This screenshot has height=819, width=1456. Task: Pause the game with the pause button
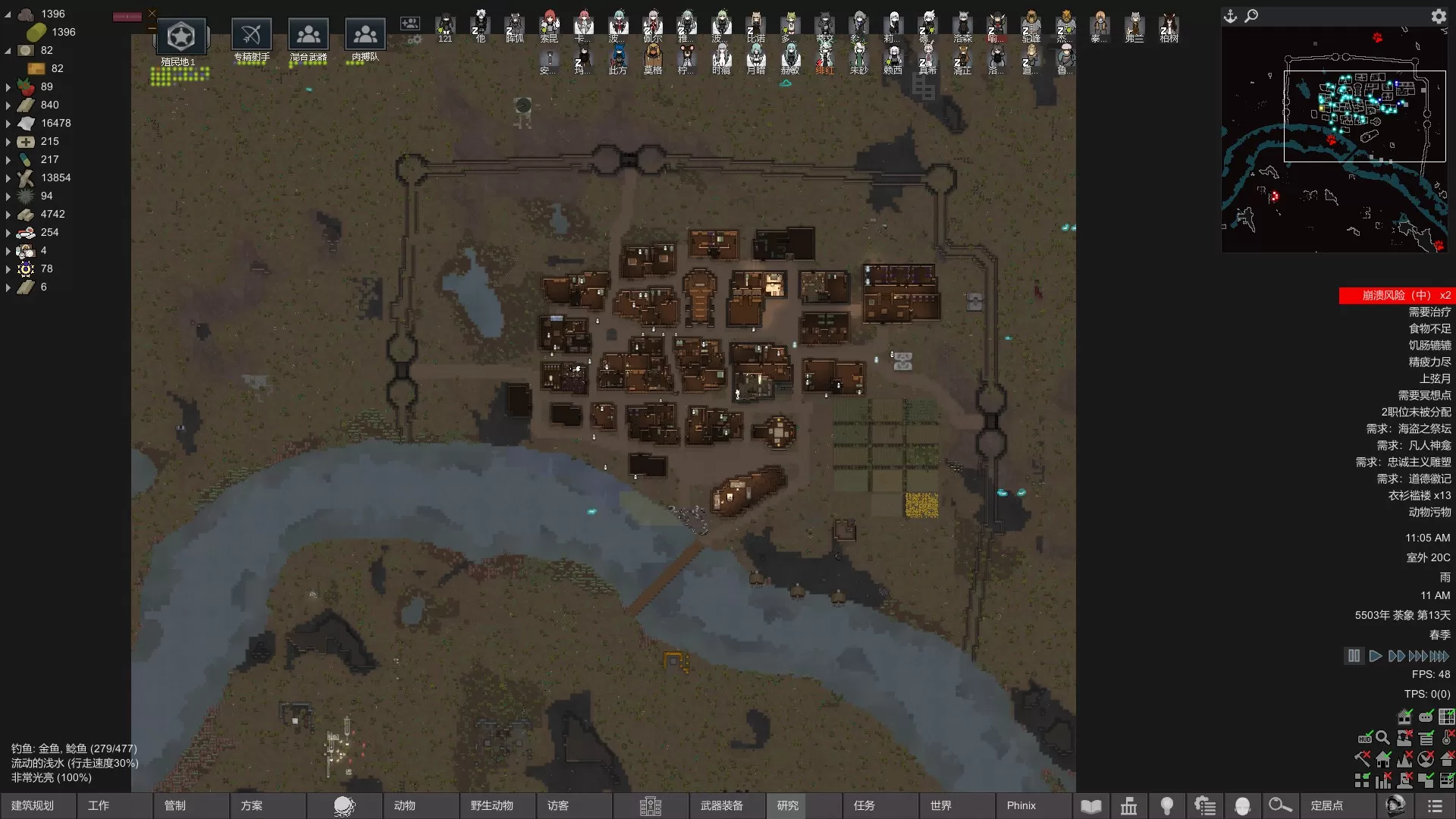tap(1354, 656)
